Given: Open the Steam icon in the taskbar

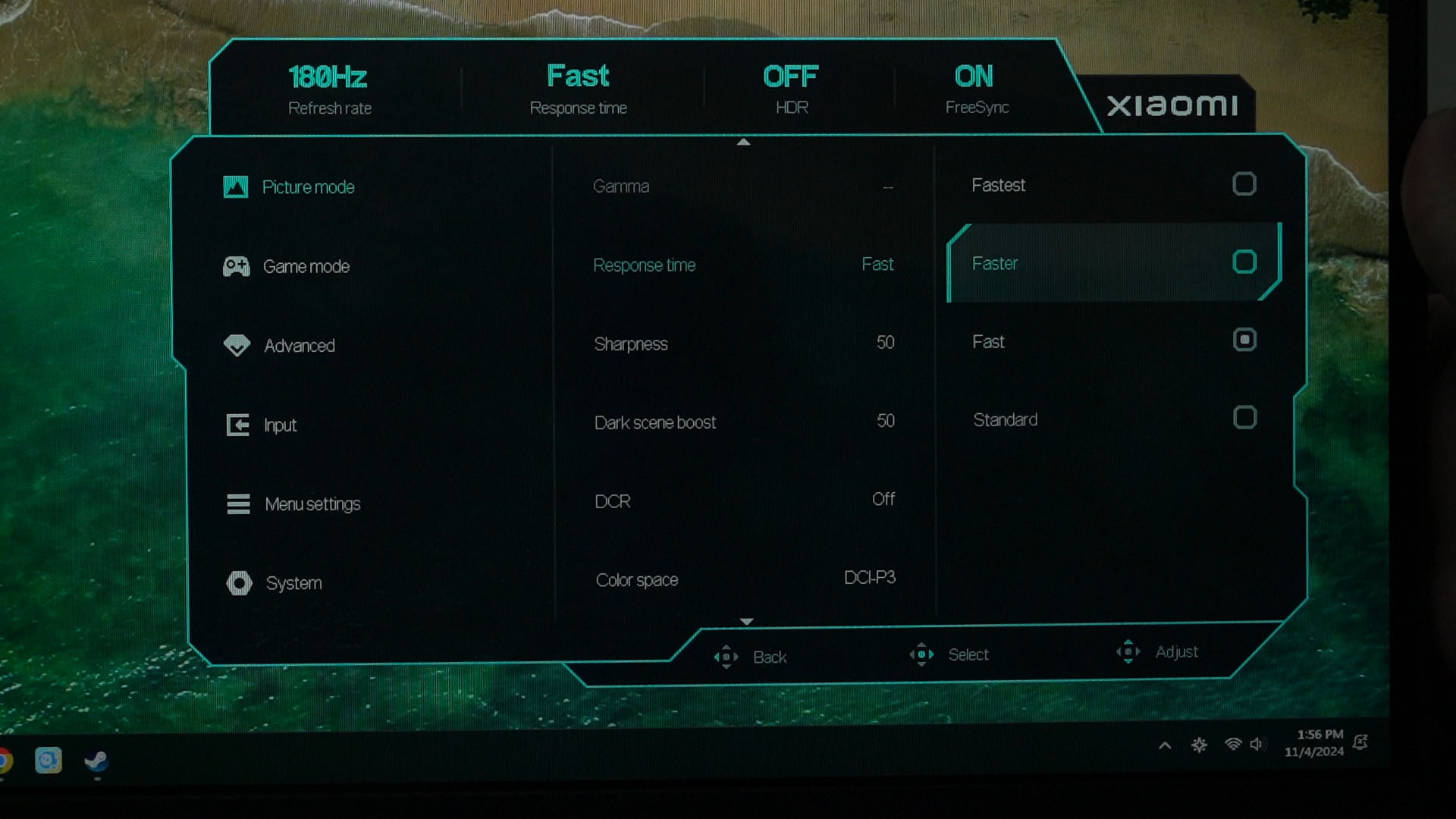Looking at the screenshot, I should tap(96, 761).
